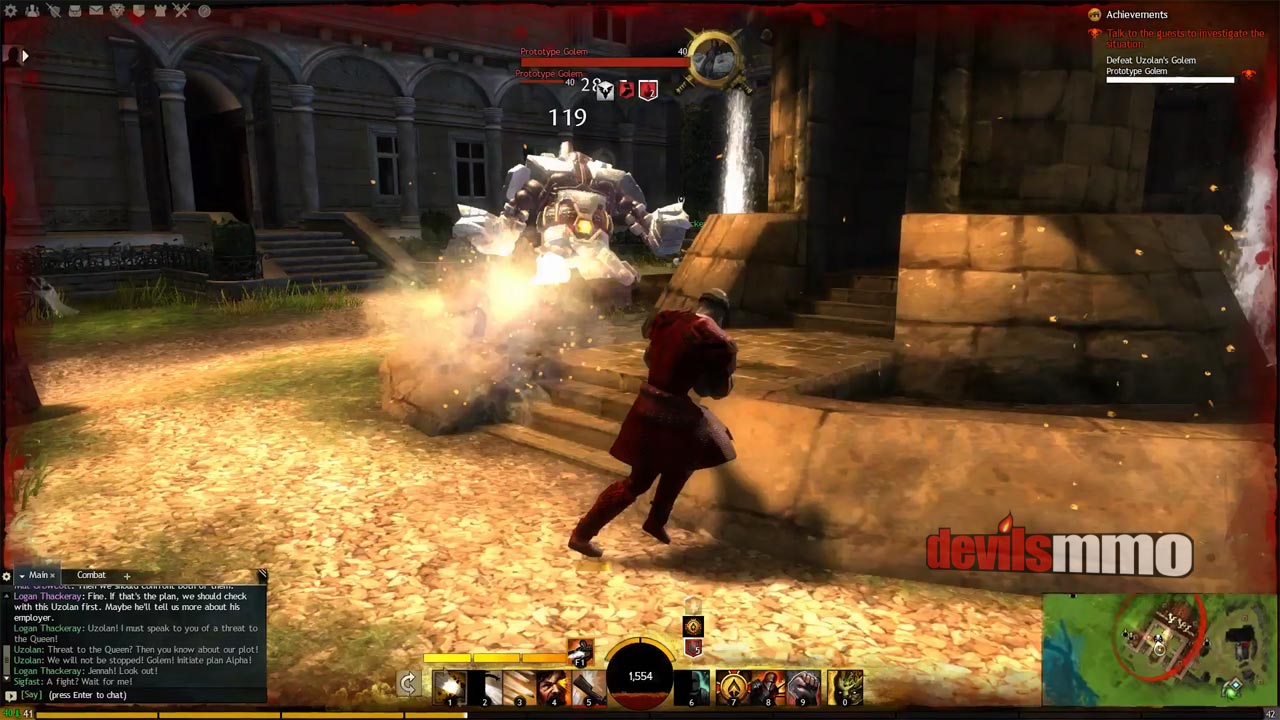Use the bearded face skill in slot 4

(x=553, y=687)
